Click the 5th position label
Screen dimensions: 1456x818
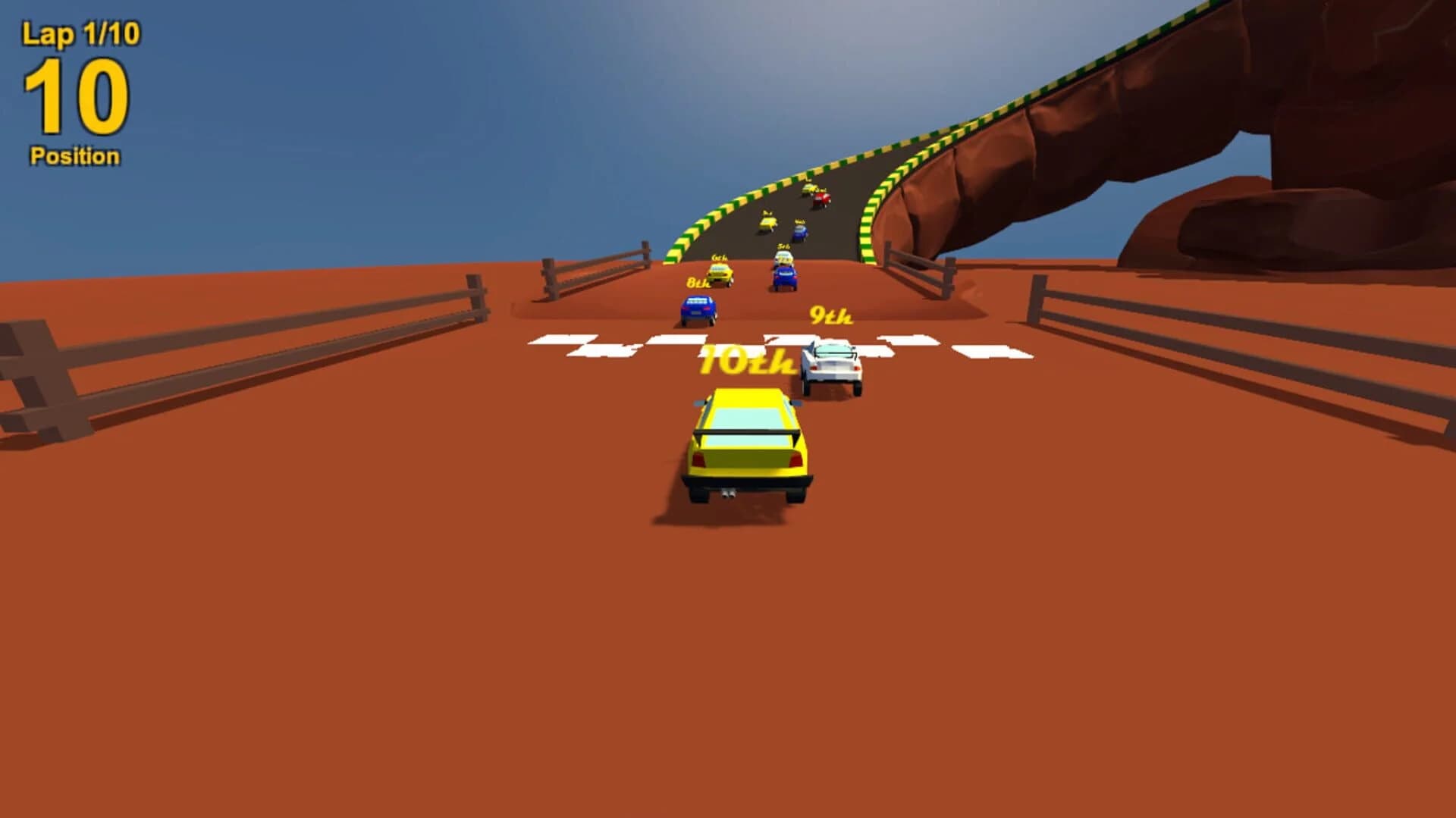click(783, 247)
